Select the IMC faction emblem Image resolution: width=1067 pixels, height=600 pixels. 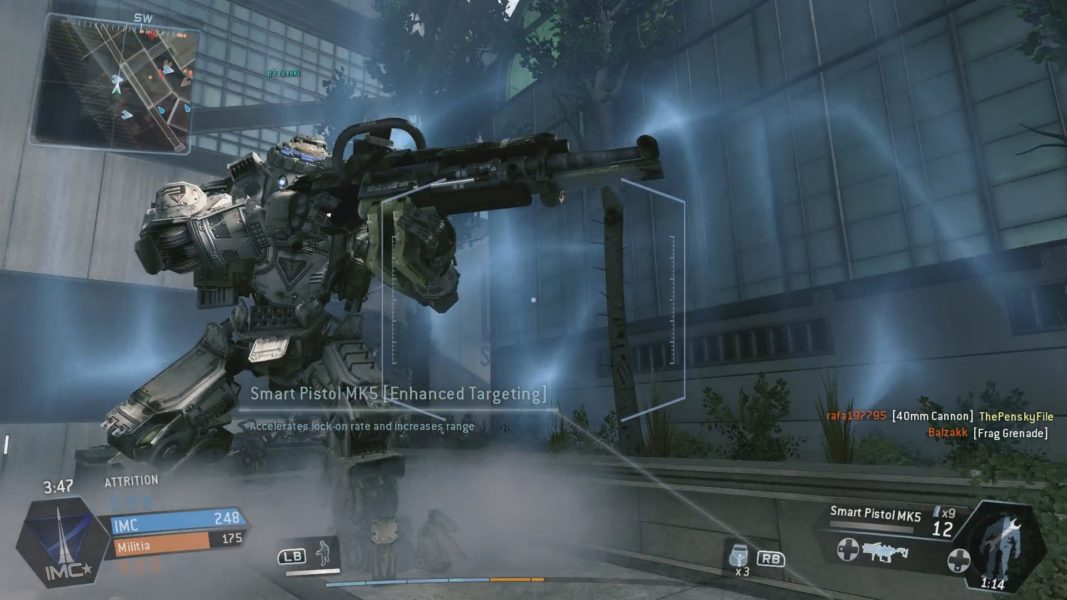pyautogui.click(x=62, y=541)
